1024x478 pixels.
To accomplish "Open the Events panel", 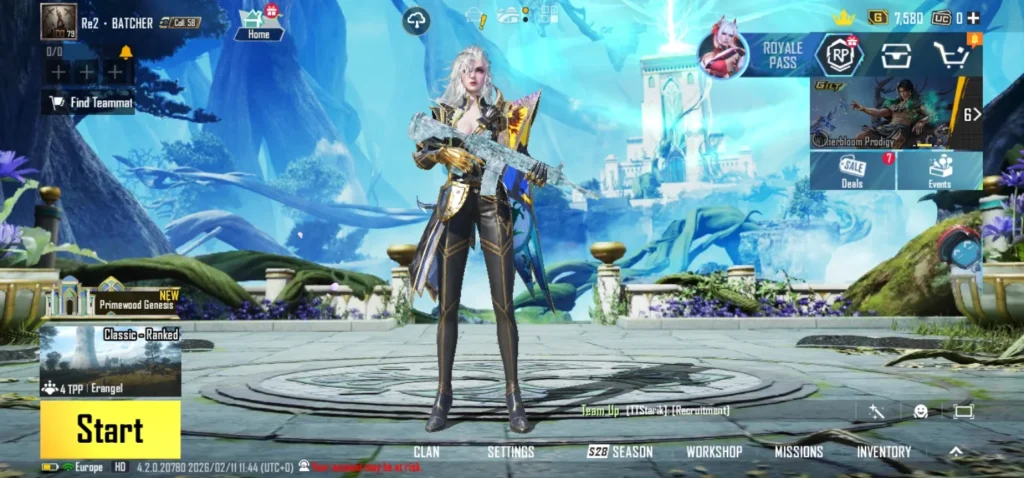I will [x=940, y=170].
